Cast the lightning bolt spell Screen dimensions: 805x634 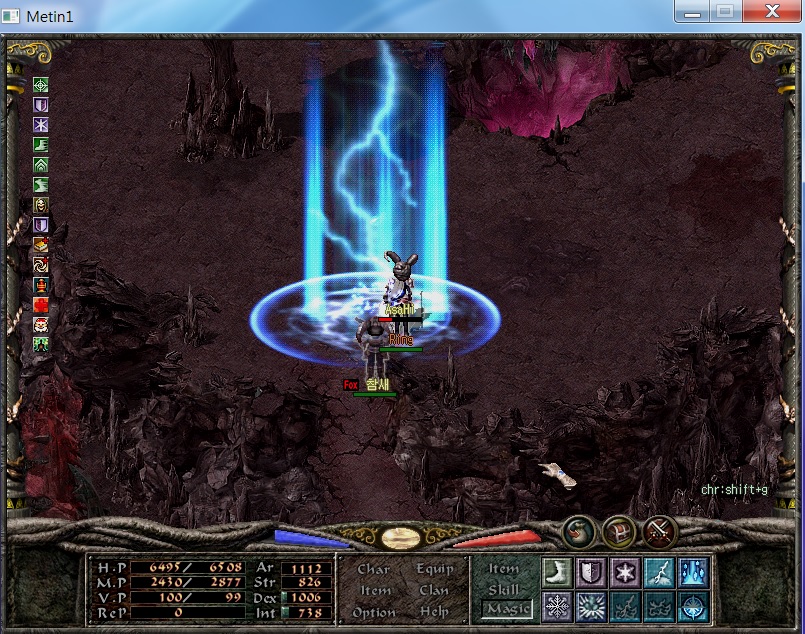click(659, 573)
